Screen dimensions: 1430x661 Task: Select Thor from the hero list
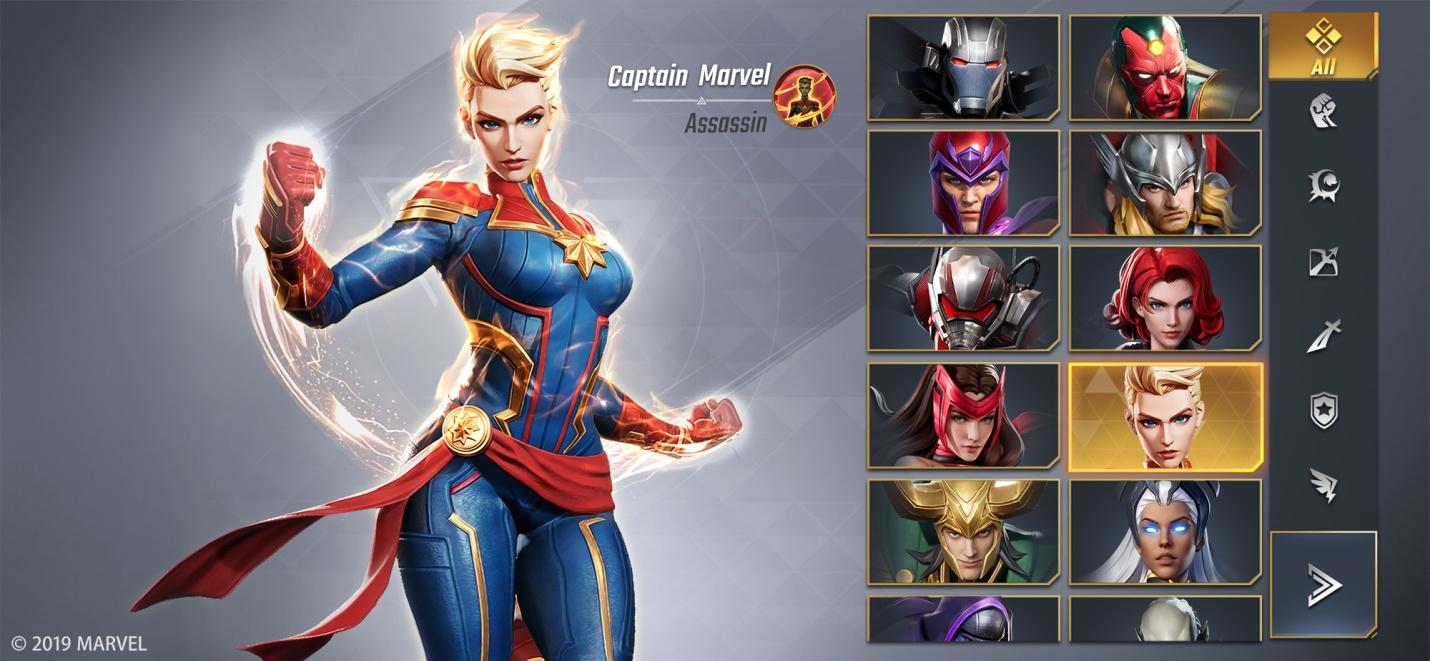point(1165,184)
